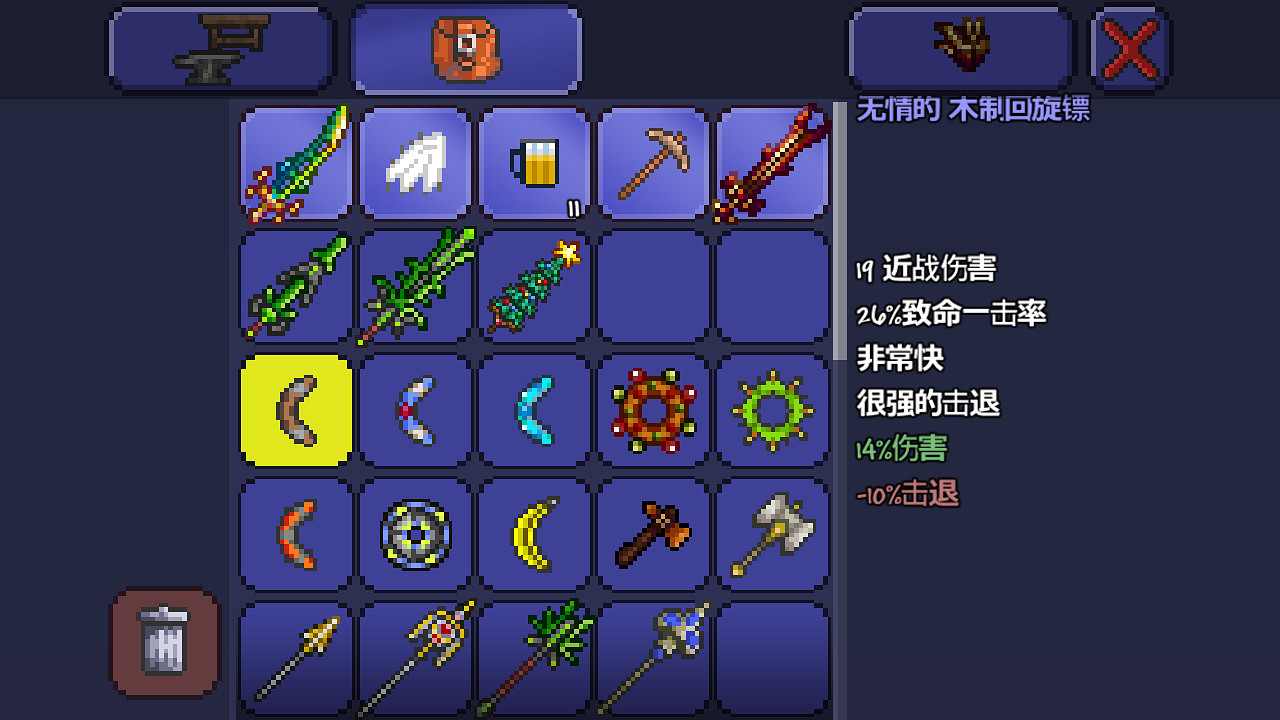Select the orange Flamarang boomerang

[x=296, y=534]
